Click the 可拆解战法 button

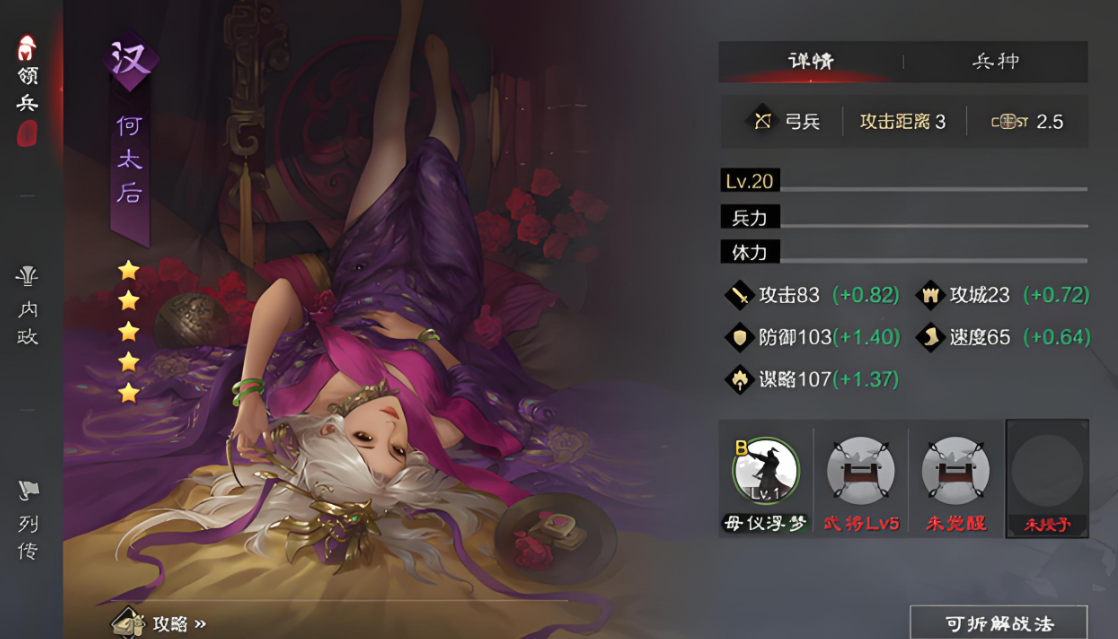(x=997, y=622)
